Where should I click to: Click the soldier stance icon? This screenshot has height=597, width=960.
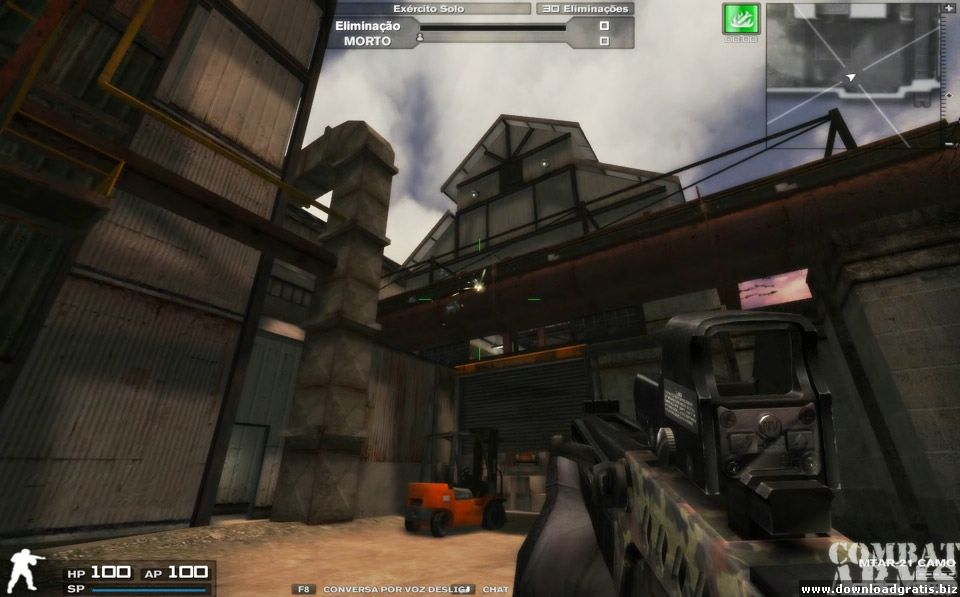tap(26, 571)
